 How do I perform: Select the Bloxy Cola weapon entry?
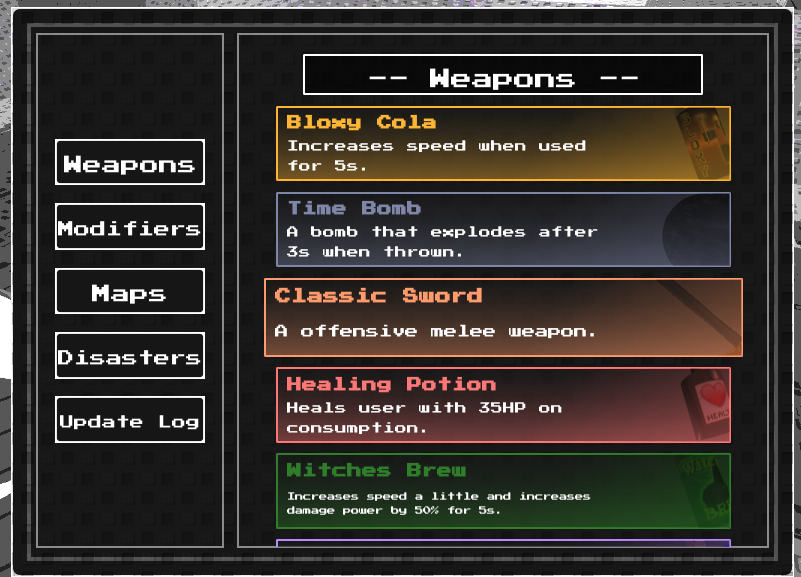click(x=503, y=144)
